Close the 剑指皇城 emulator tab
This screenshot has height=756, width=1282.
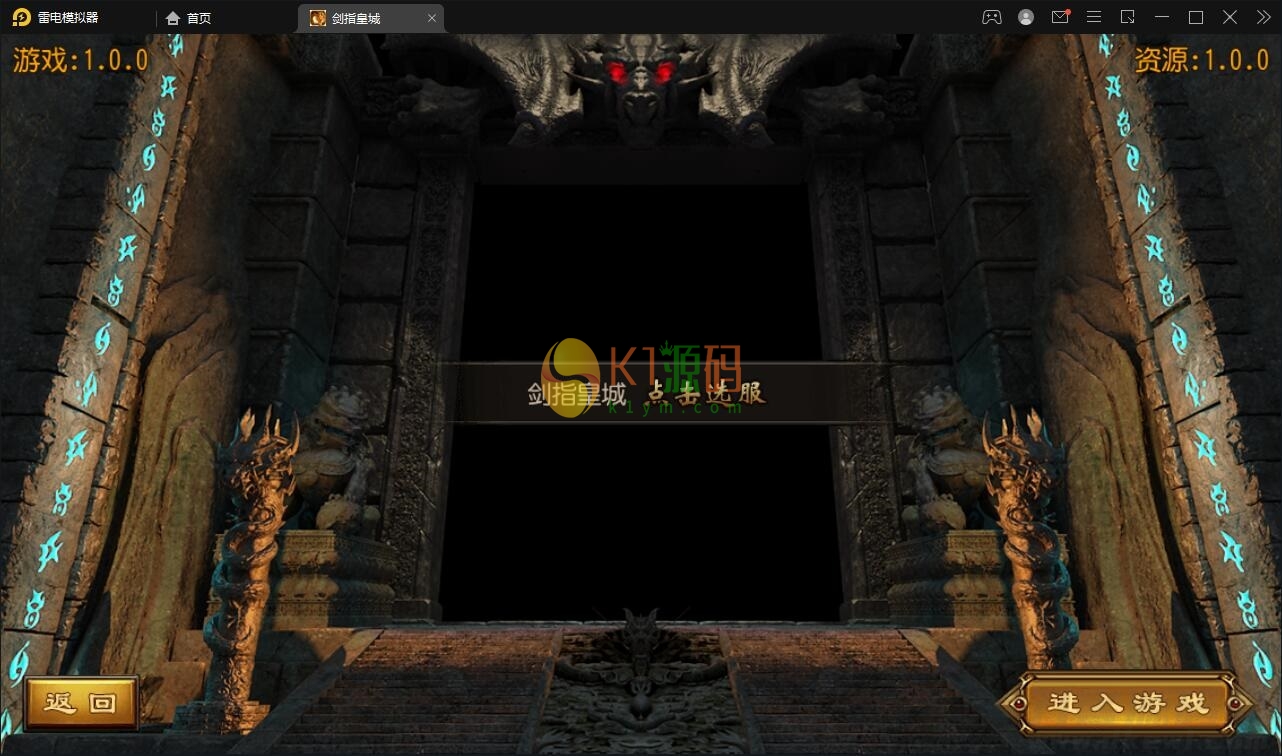(x=432, y=18)
